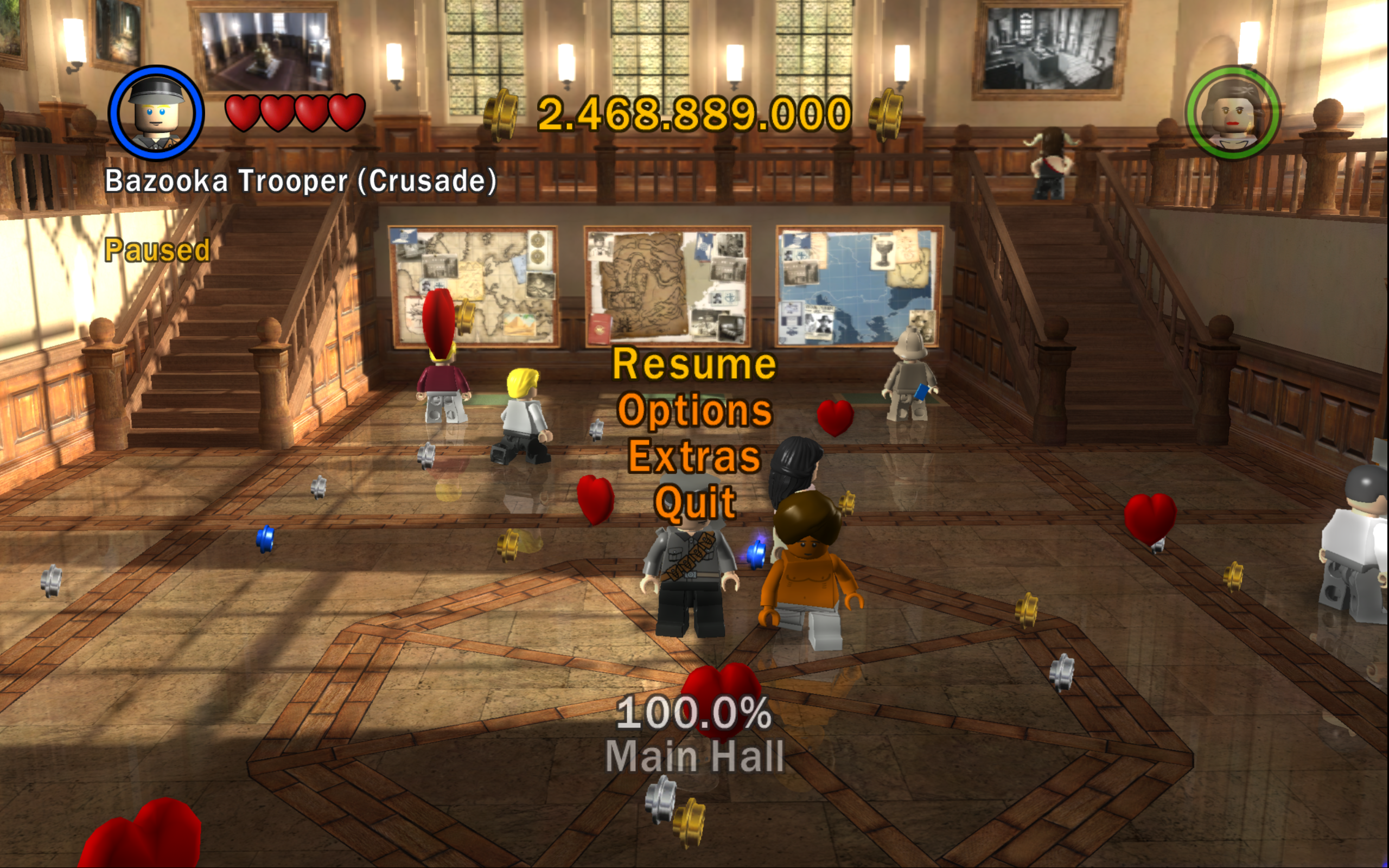Click the second player's green-ringed portrait
The width and height of the screenshot is (1389, 868).
[x=1232, y=113]
